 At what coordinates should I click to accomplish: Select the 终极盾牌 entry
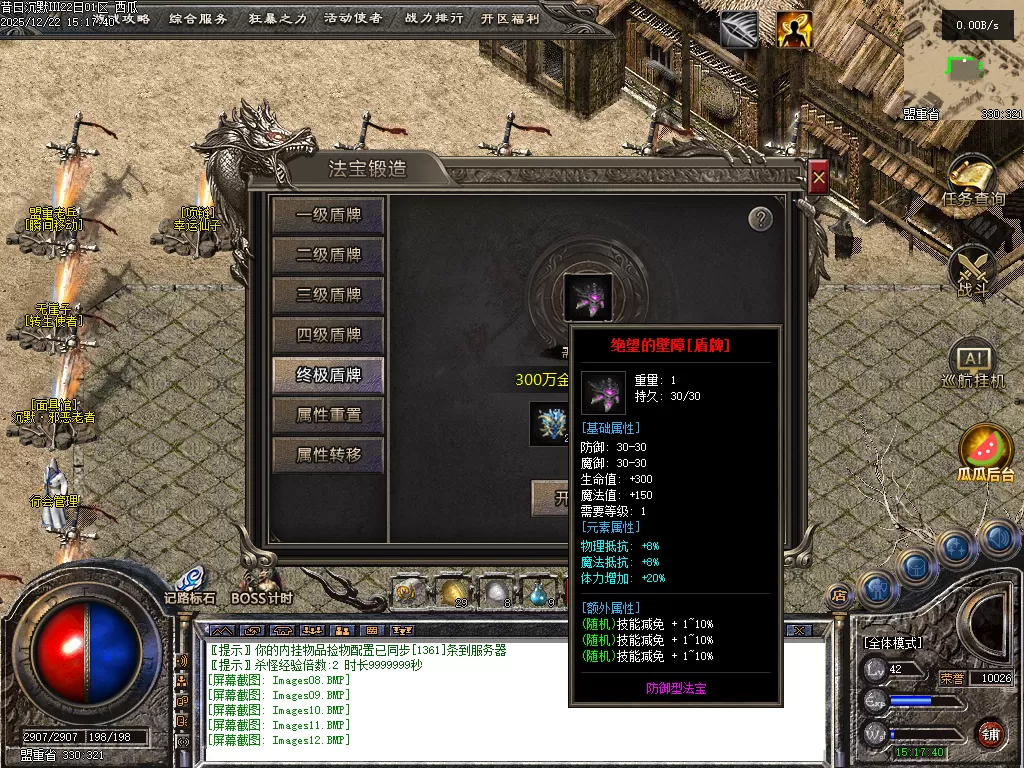pyautogui.click(x=328, y=375)
